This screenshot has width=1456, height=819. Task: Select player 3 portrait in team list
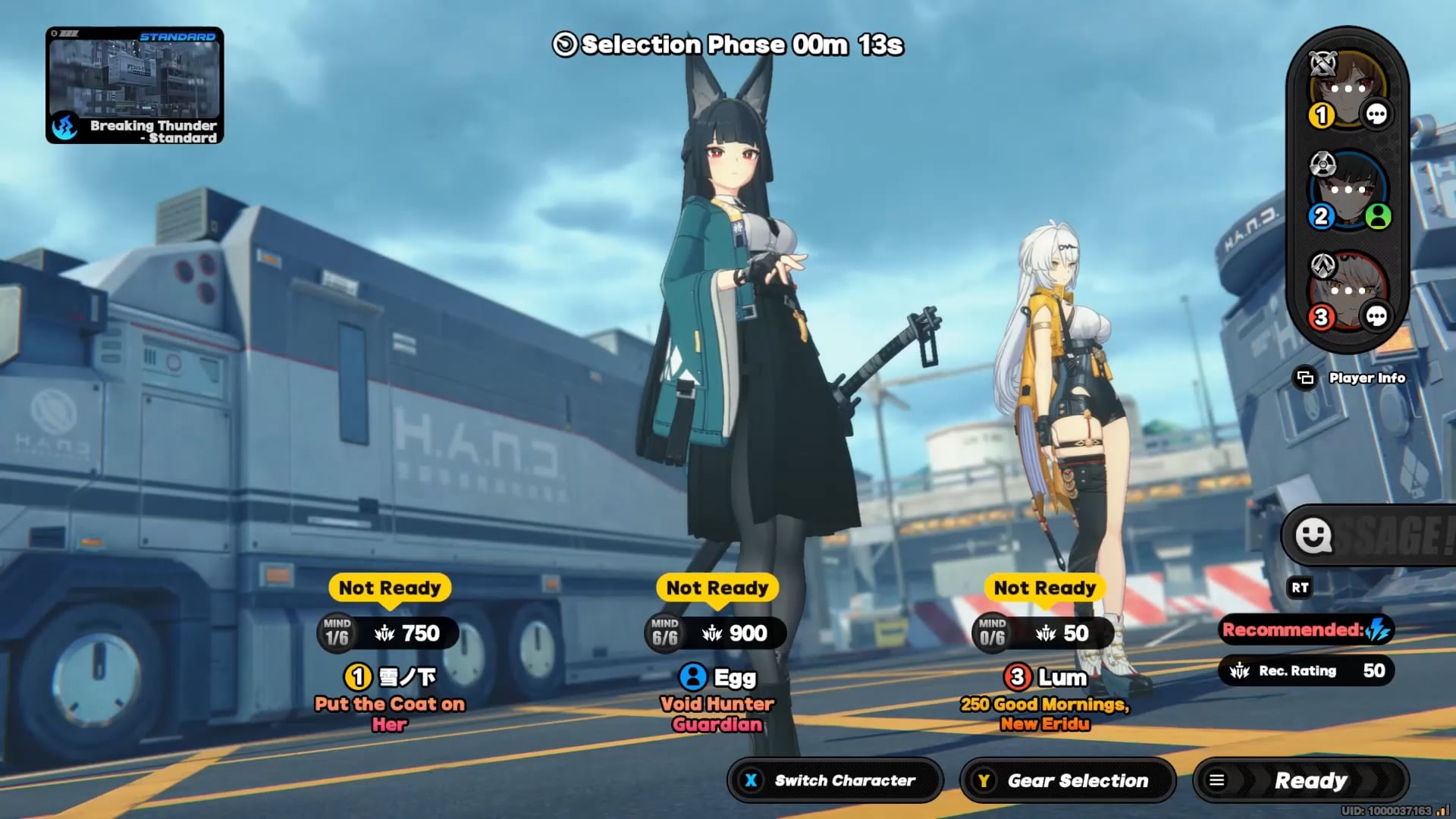(1348, 290)
